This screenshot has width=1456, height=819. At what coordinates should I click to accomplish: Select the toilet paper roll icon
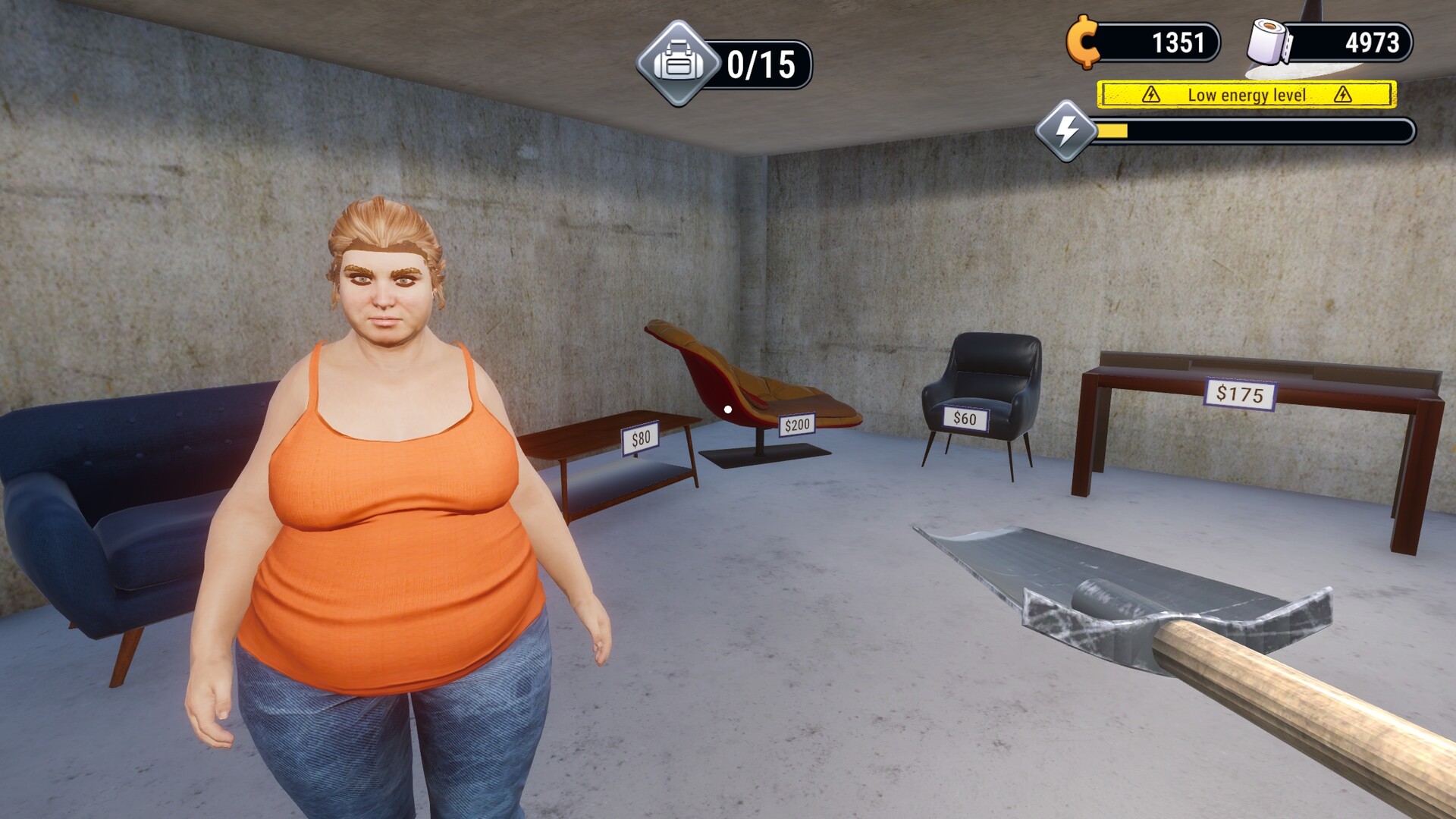[x=1269, y=42]
